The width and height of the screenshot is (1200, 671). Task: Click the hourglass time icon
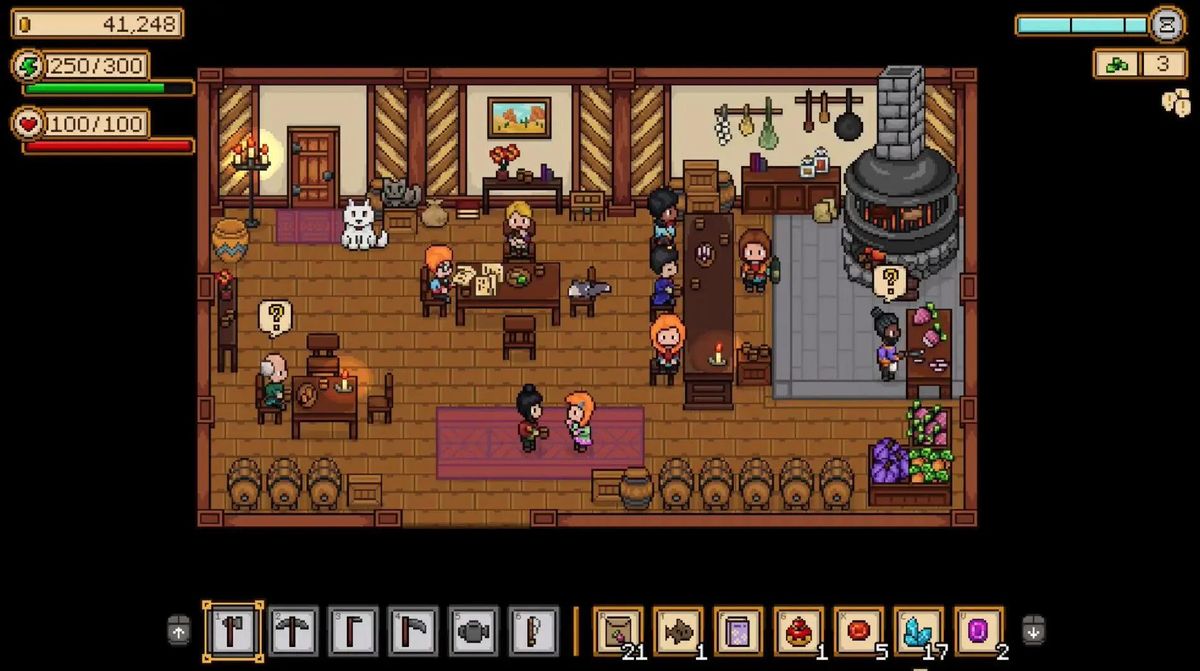click(1166, 24)
